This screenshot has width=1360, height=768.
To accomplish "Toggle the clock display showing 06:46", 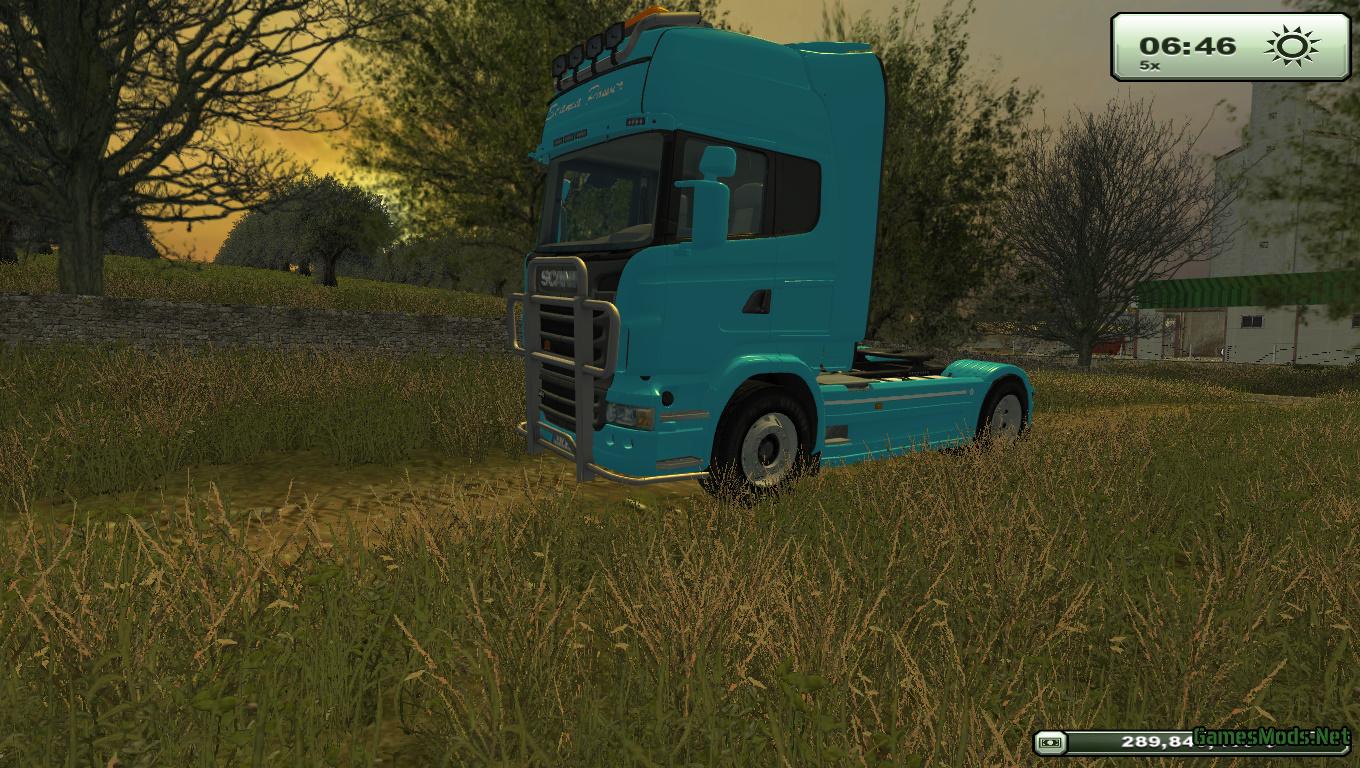I will (1187, 44).
